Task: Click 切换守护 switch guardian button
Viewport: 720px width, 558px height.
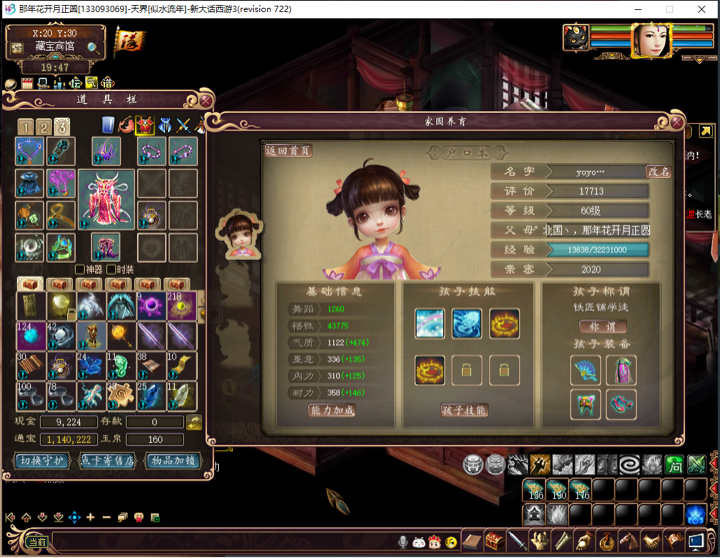Action: tap(41, 461)
